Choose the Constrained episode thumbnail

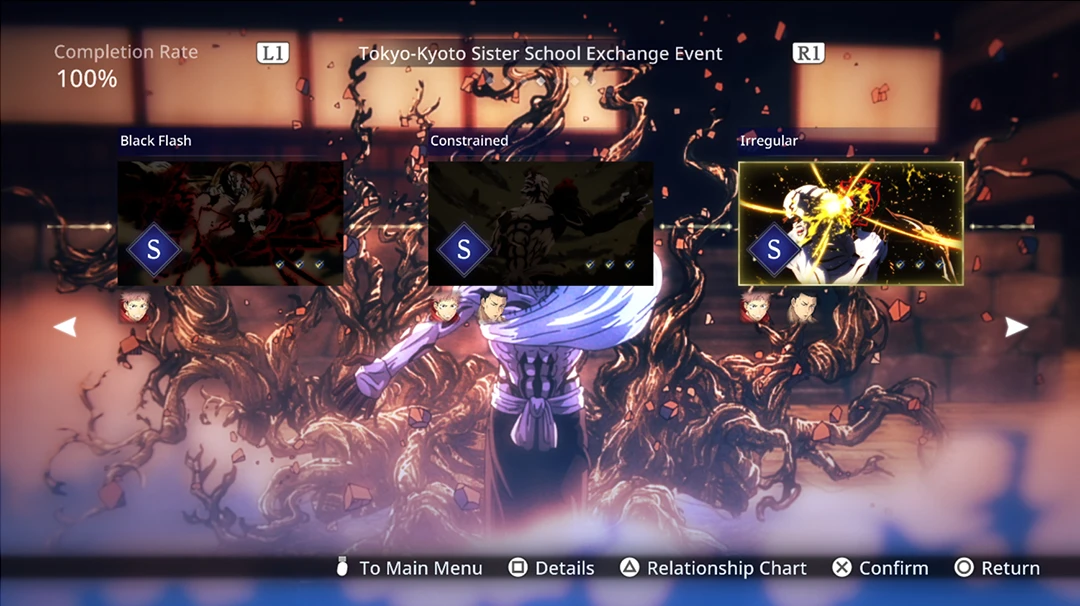pos(540,223)
